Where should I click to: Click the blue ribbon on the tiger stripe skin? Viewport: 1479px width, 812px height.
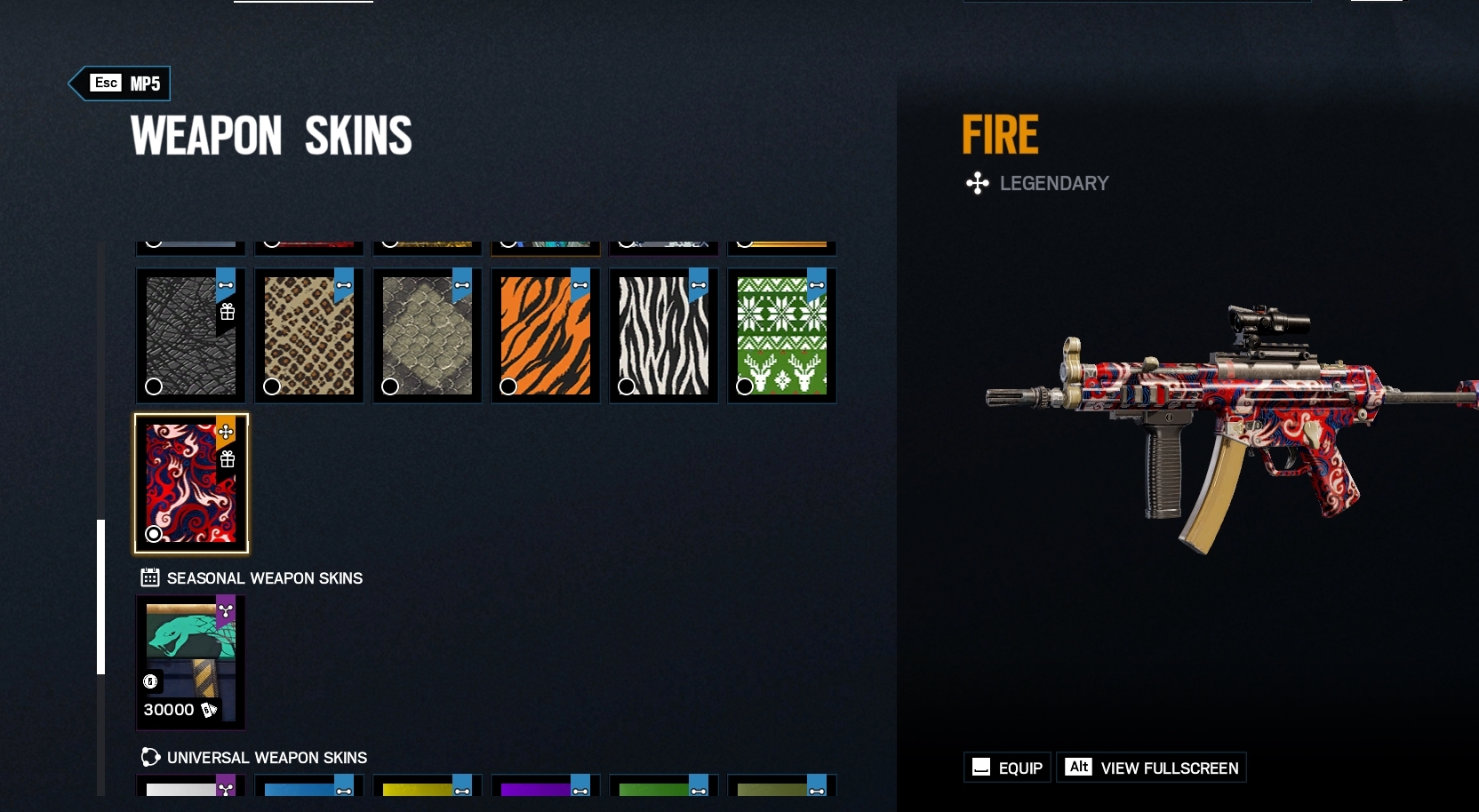[580, 284]
